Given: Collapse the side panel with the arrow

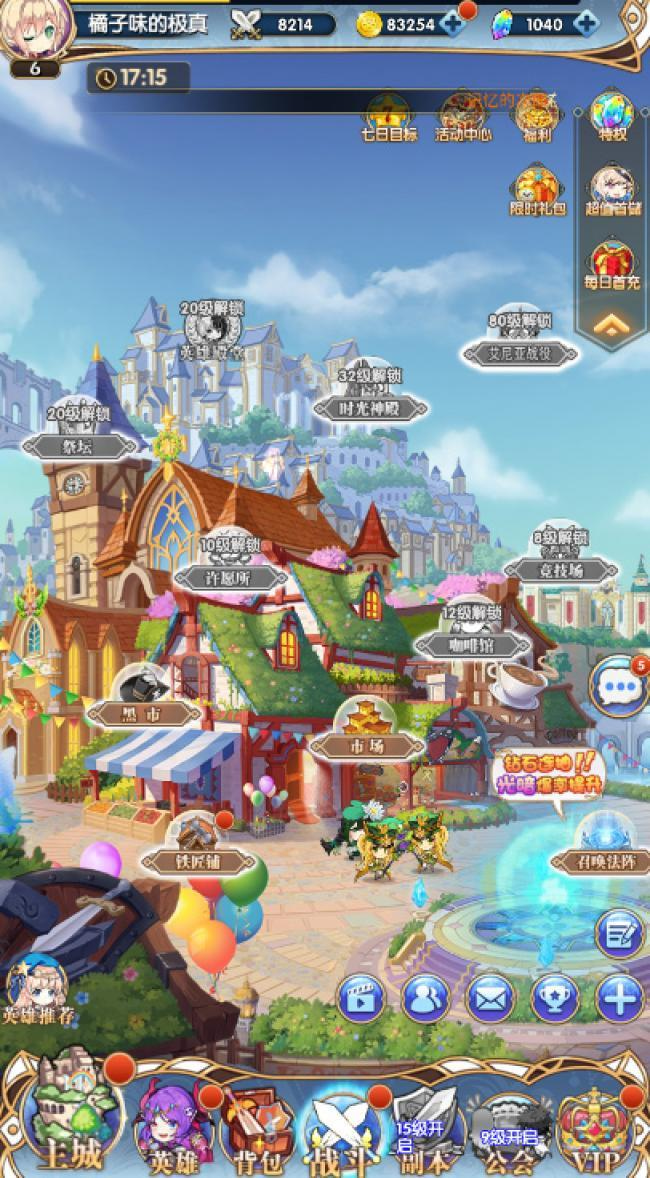Looking at the screenshot, I should tap(612, 325).
